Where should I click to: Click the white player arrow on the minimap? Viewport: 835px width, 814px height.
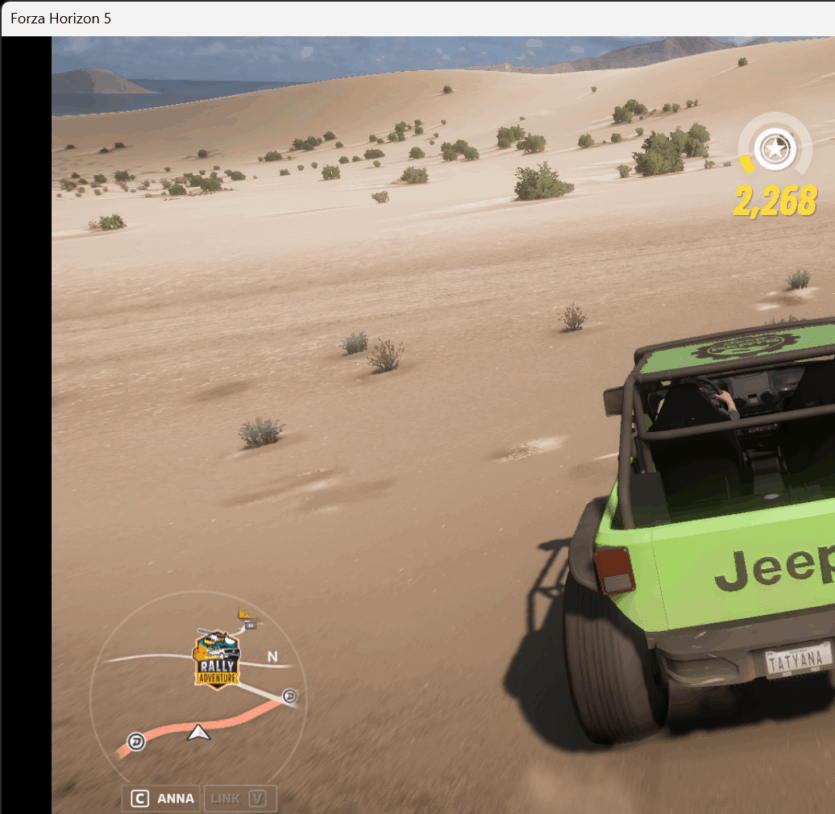tap(199, 733)
